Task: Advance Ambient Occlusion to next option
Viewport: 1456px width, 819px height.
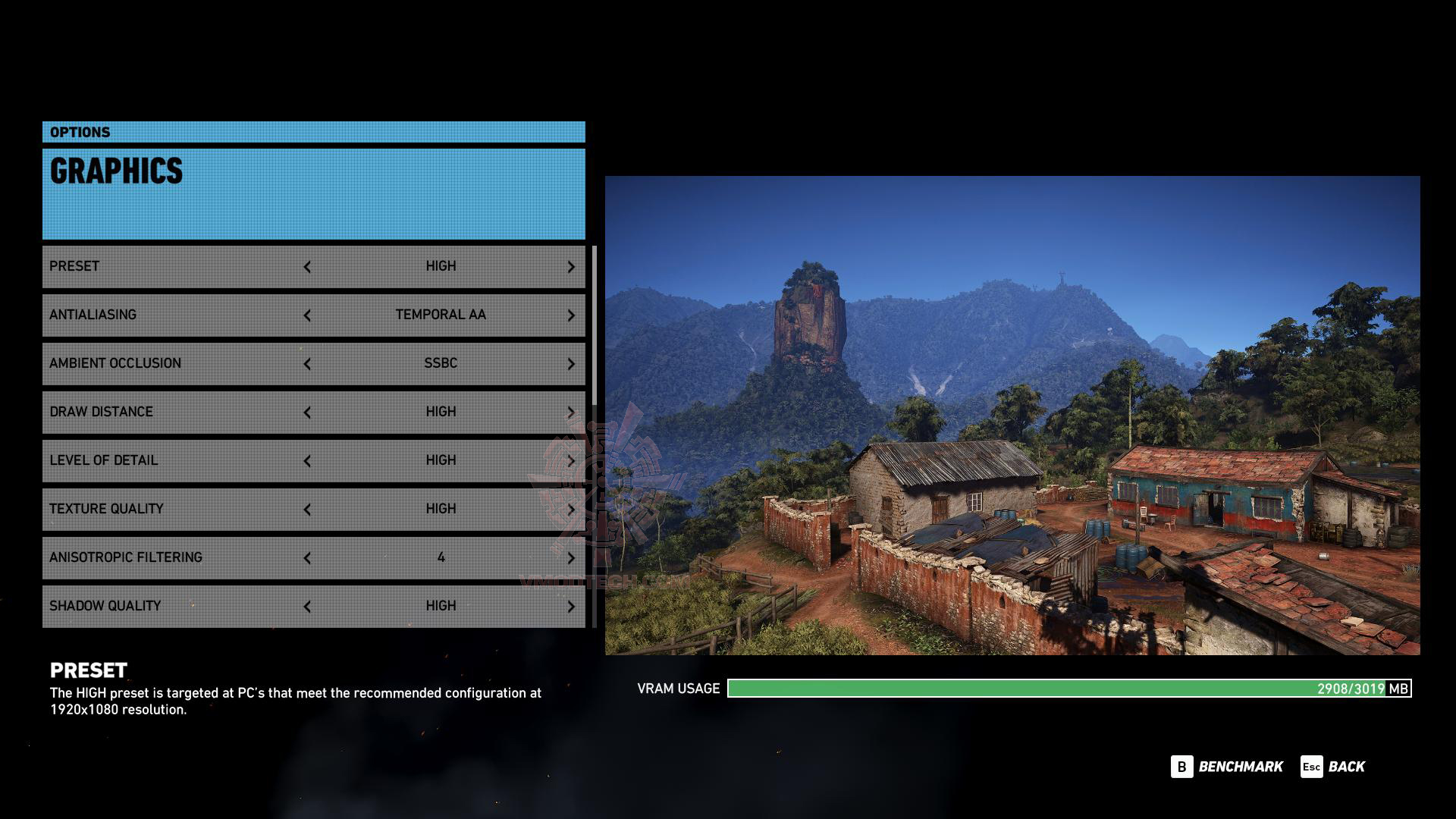Action: point(571,364)
